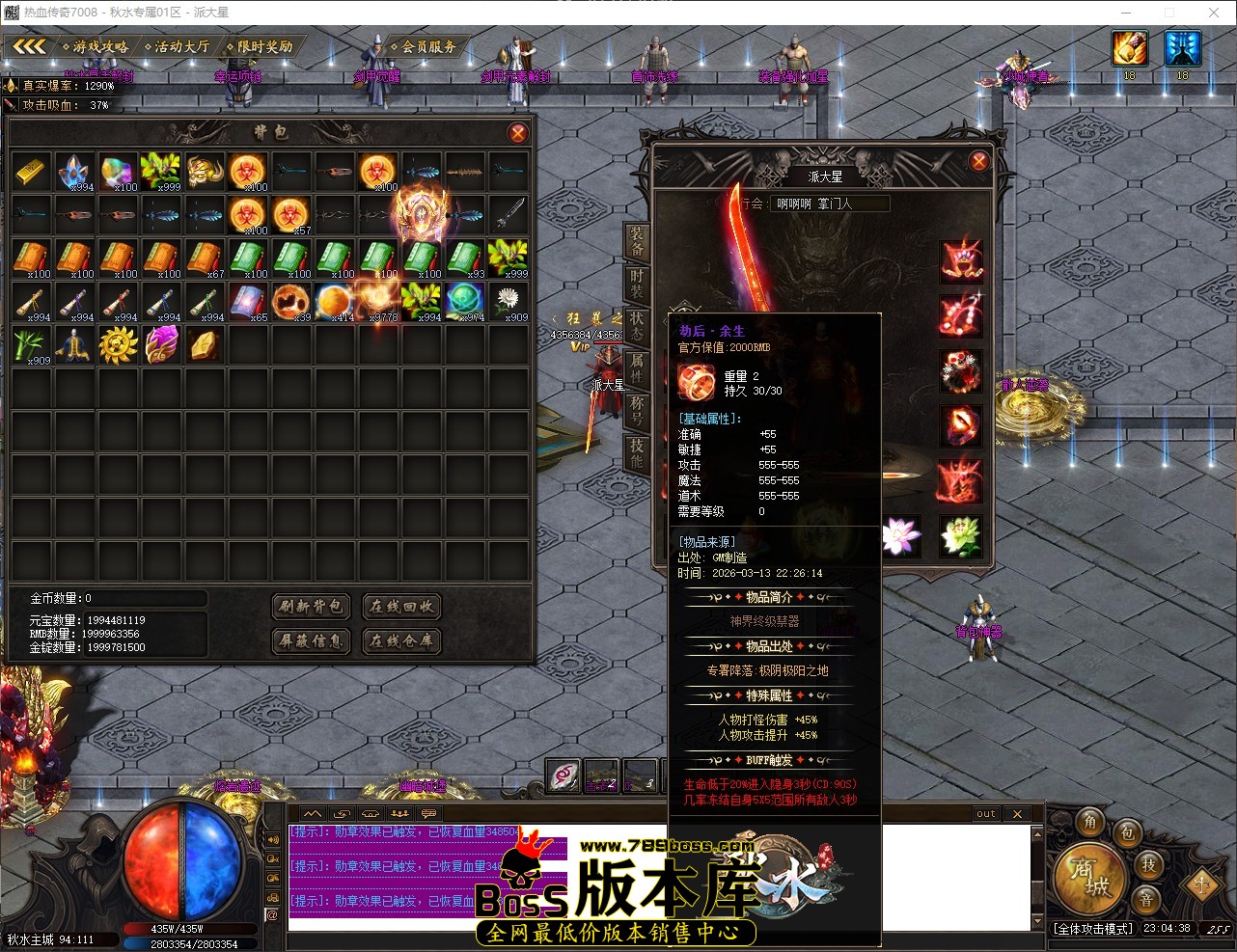Screen dimensions: 1237x952
Task: Click the team icon above the chat log
Action: [x=399, y=813]
